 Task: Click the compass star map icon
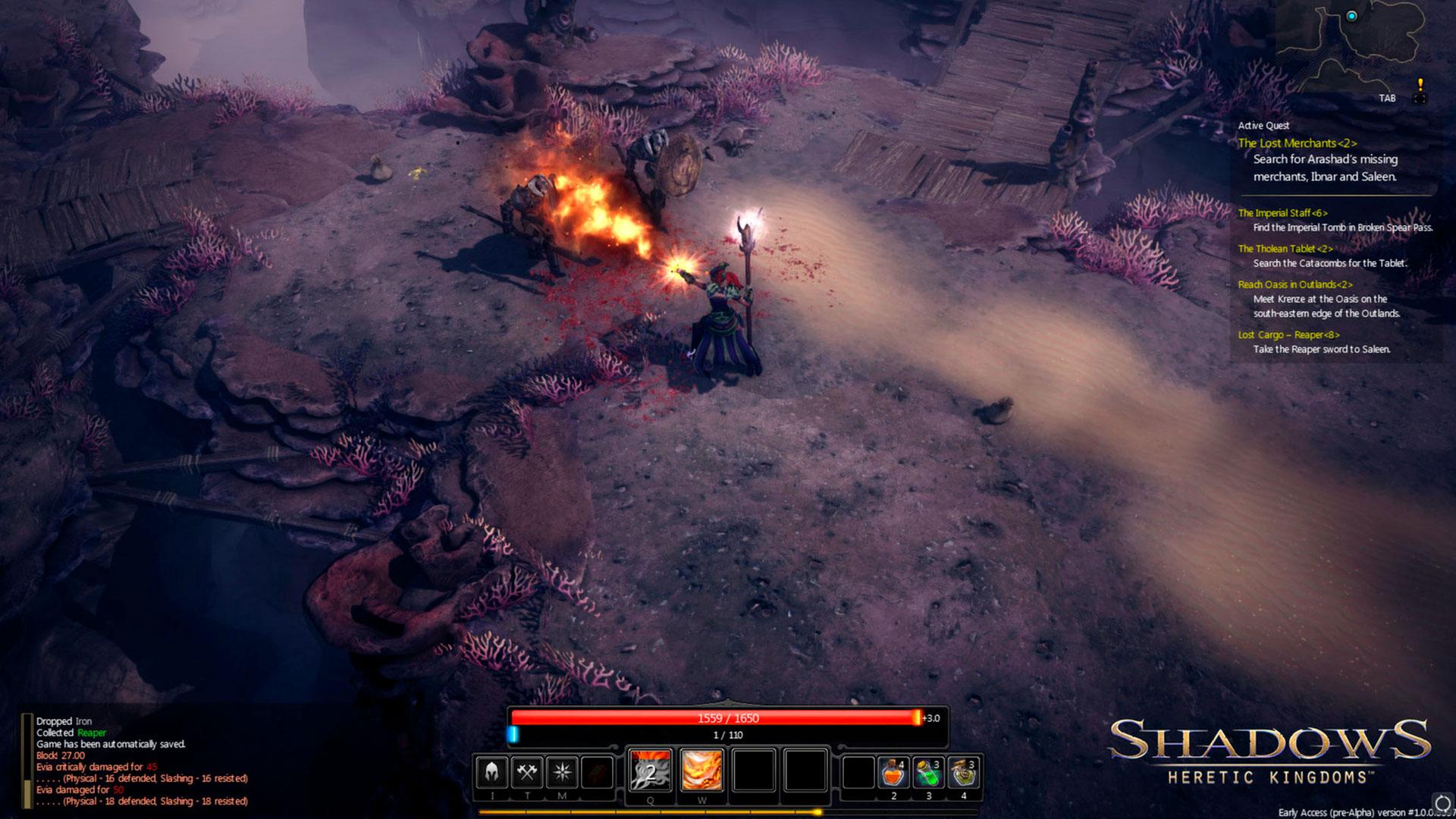562,772
